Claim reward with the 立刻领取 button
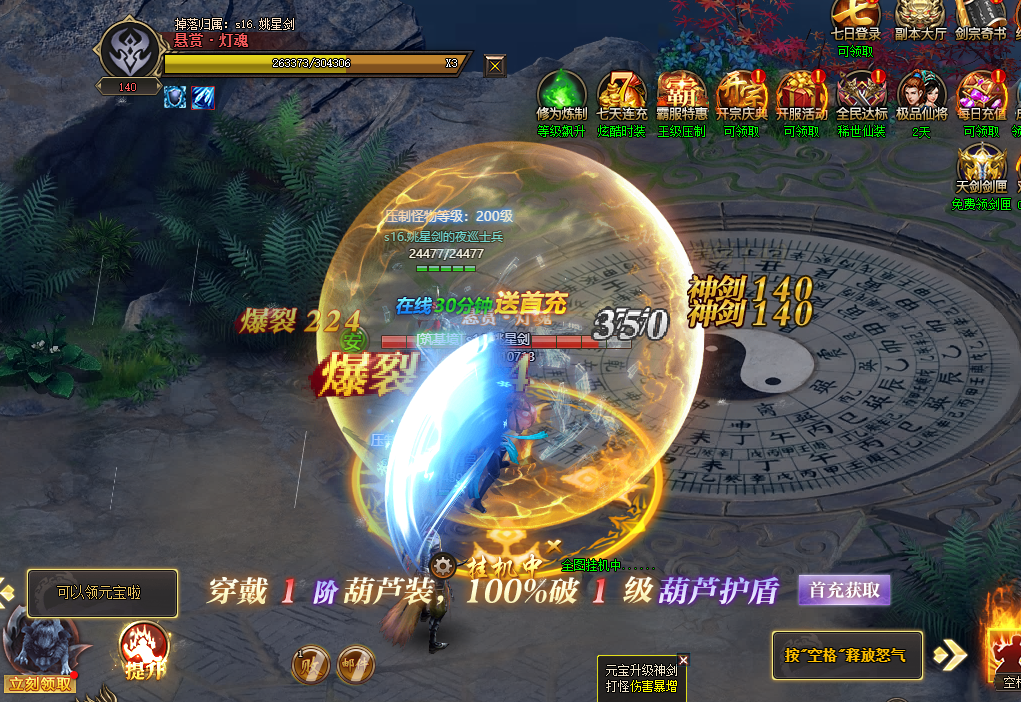1021x702 pixels. click(x=40, y=684)
